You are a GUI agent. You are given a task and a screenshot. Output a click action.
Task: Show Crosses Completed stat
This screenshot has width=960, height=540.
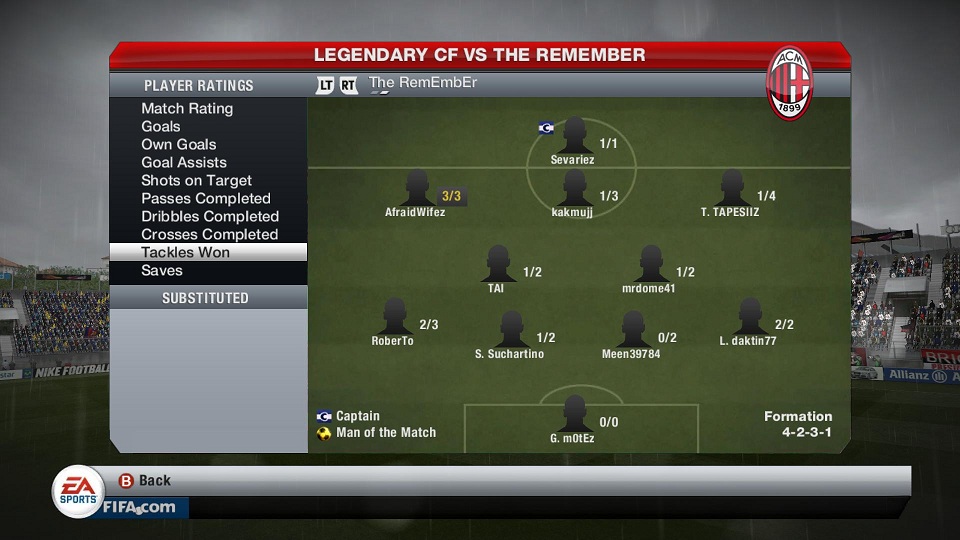[x=209, y=234]
